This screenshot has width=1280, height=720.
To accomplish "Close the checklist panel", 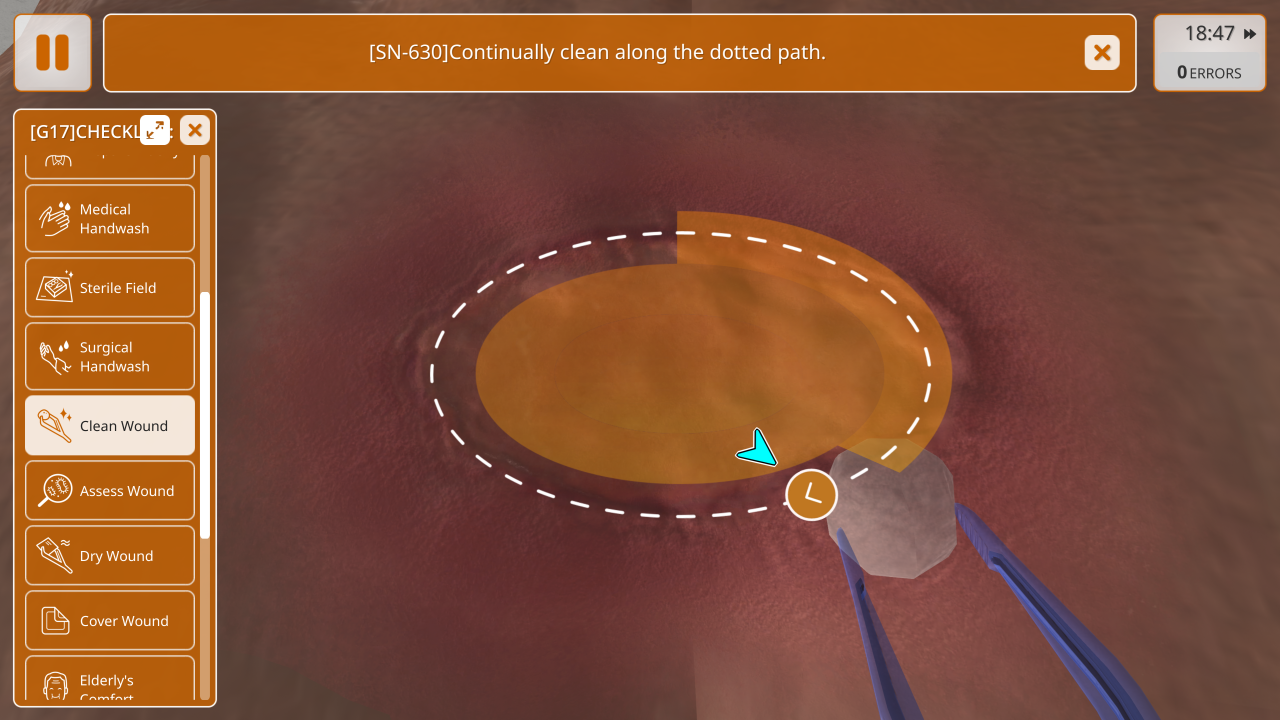I will 195,130.
